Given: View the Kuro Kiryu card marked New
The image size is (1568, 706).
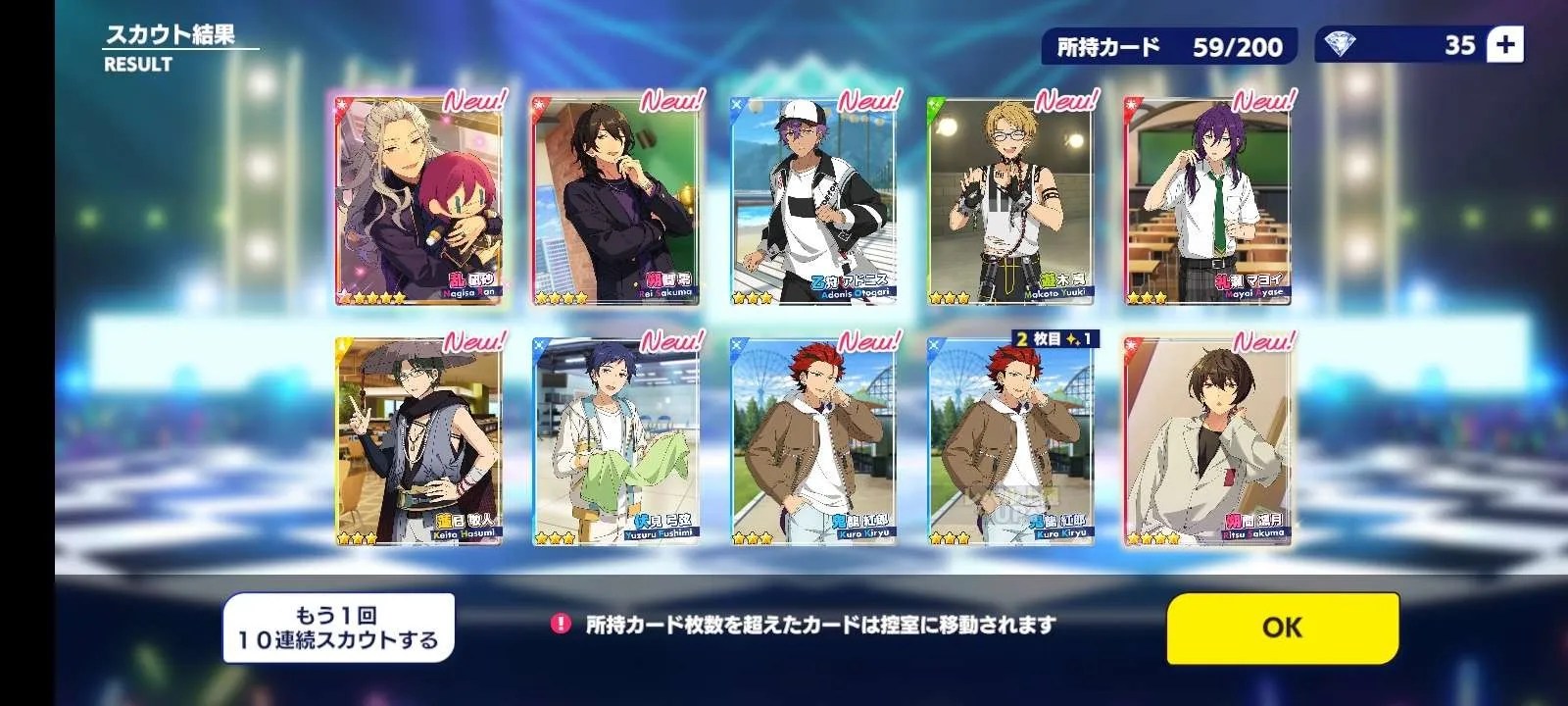Looking at the screenshot, I should (812, 440).
